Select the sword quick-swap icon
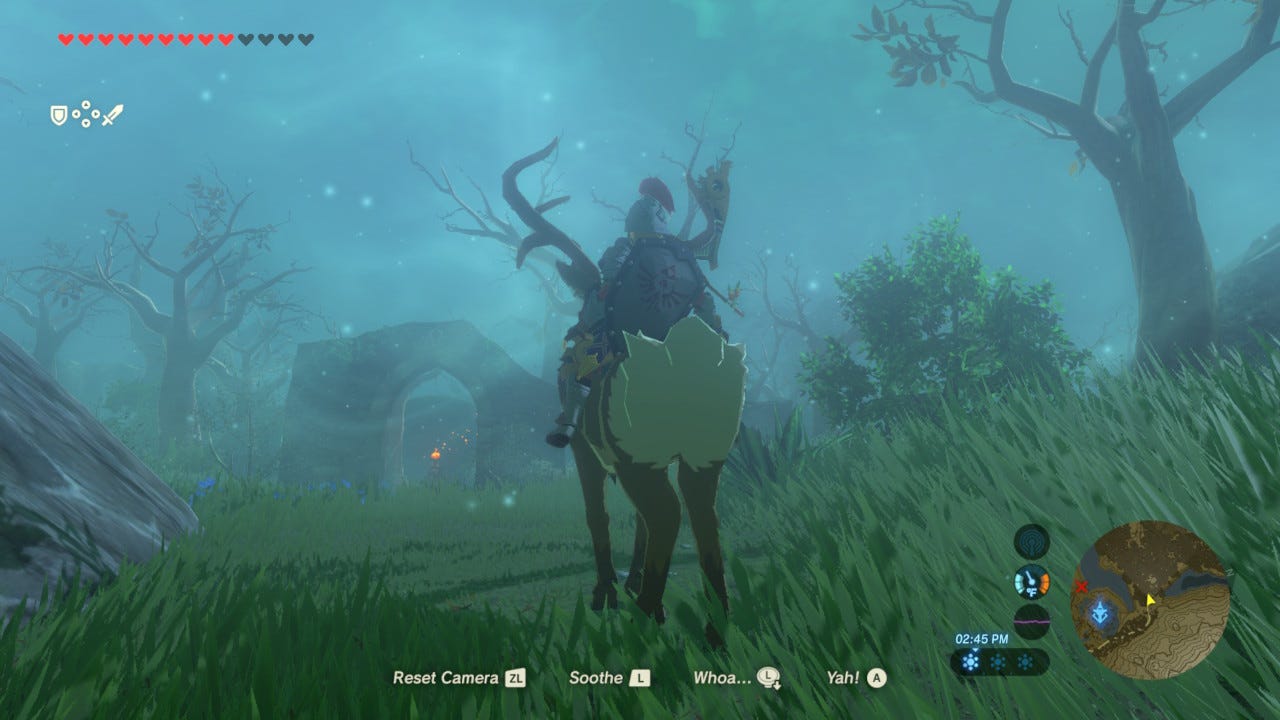This screenshot has height=720, width=1280. (x=113, y=115)
